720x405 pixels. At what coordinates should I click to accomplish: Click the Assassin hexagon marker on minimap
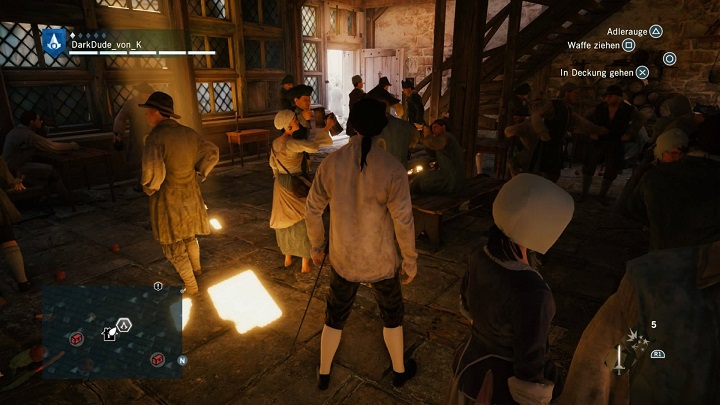click(x=124, y=324)
